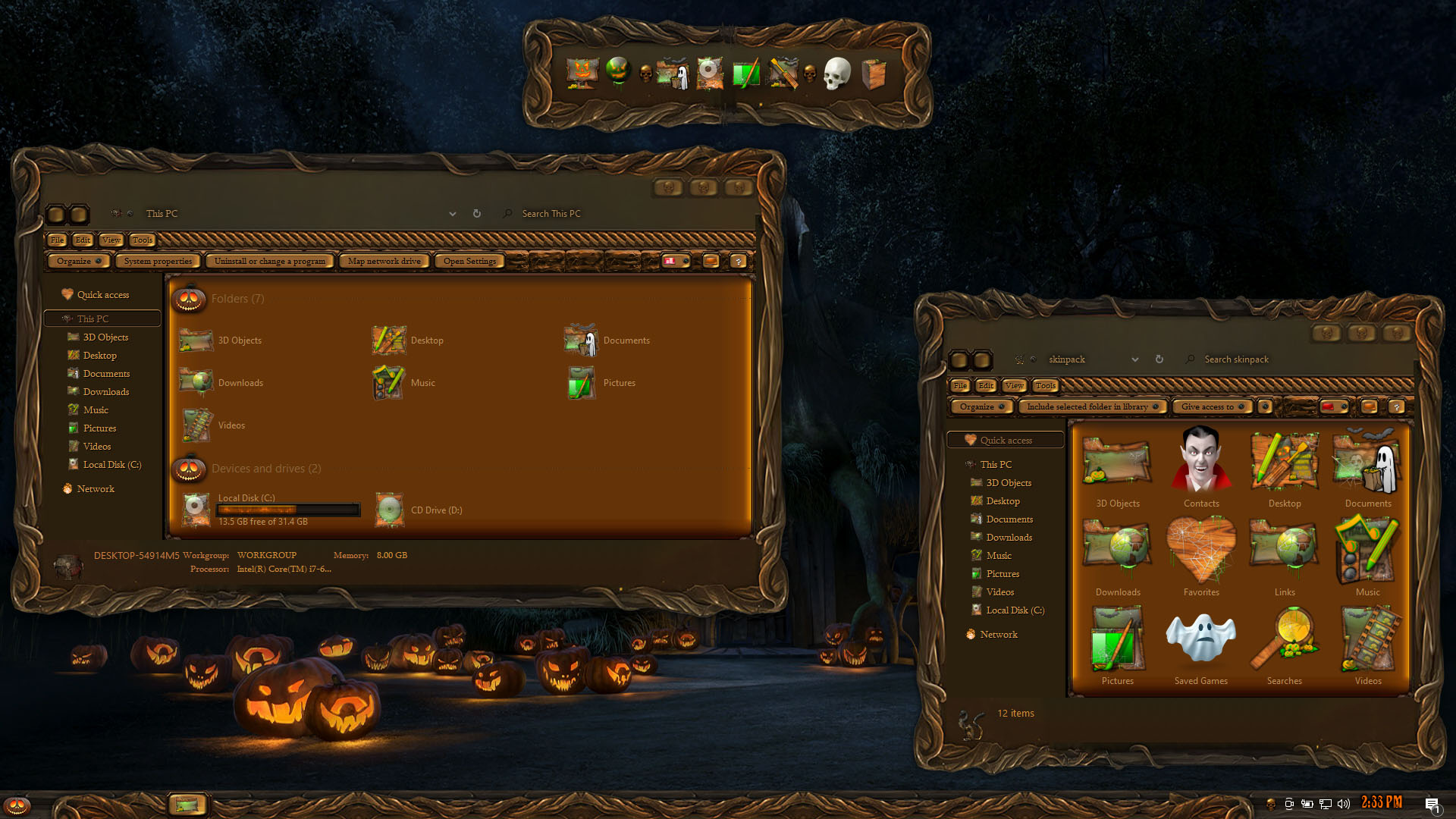1456x819 pixels.
Task: Open the Give access to dropdown
Action: (x=1212, y=406)
